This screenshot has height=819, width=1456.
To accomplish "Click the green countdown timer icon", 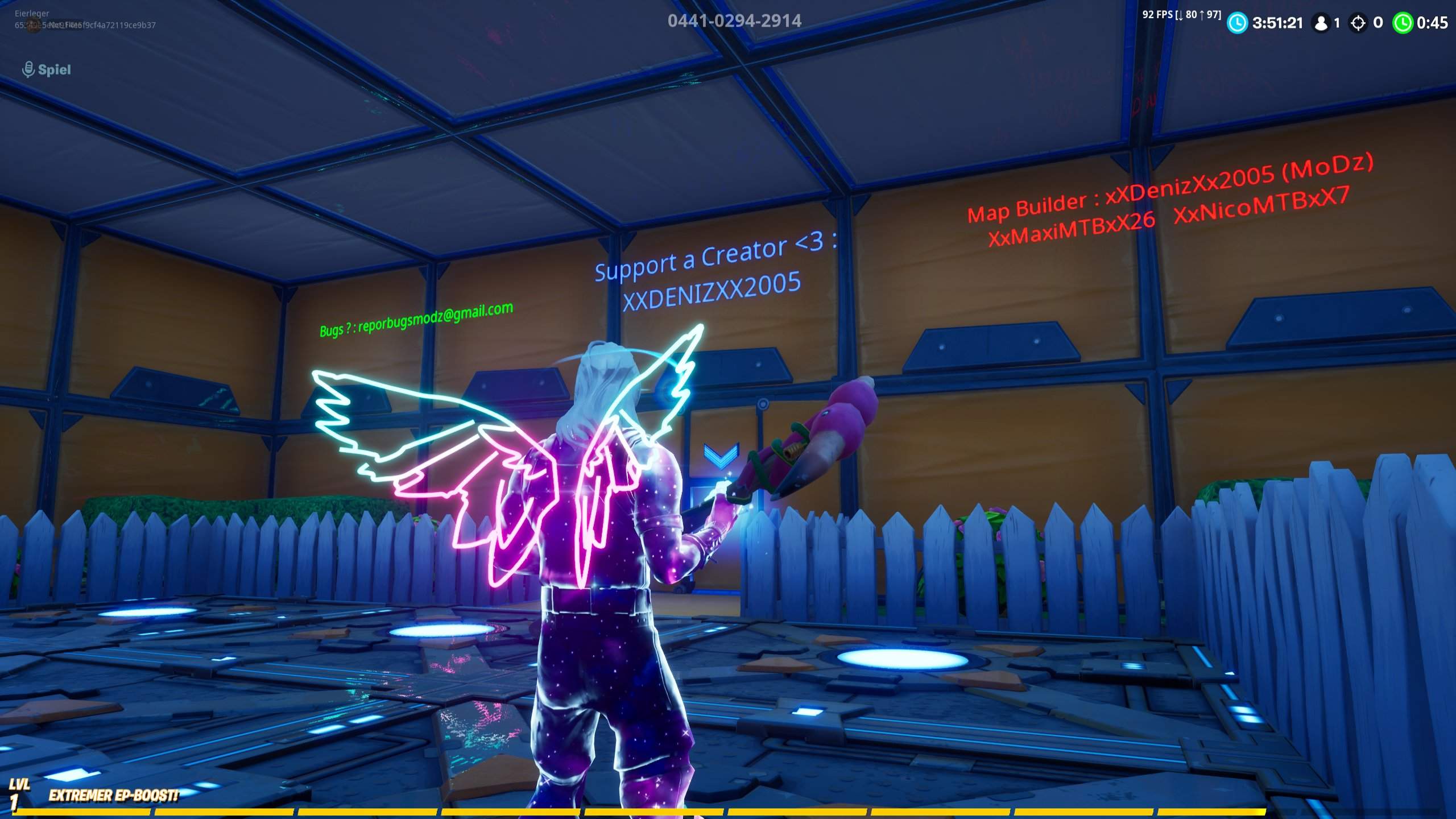I will tap(1405, 24).
